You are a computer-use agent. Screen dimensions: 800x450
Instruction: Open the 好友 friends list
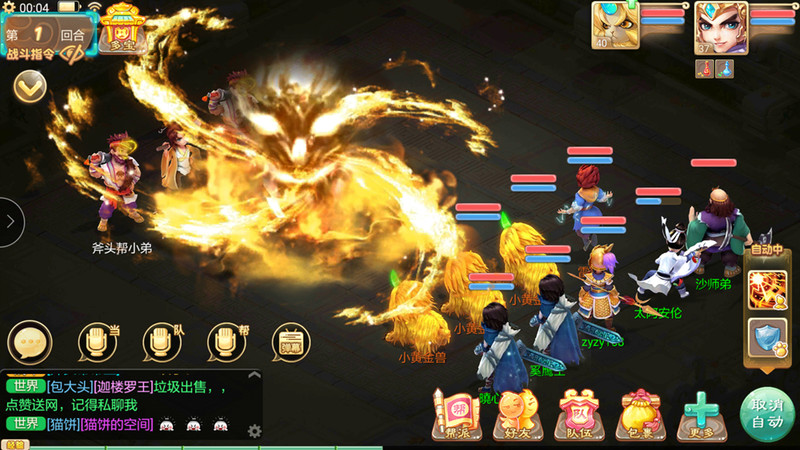pyautogui.click(x=515, y=414)
